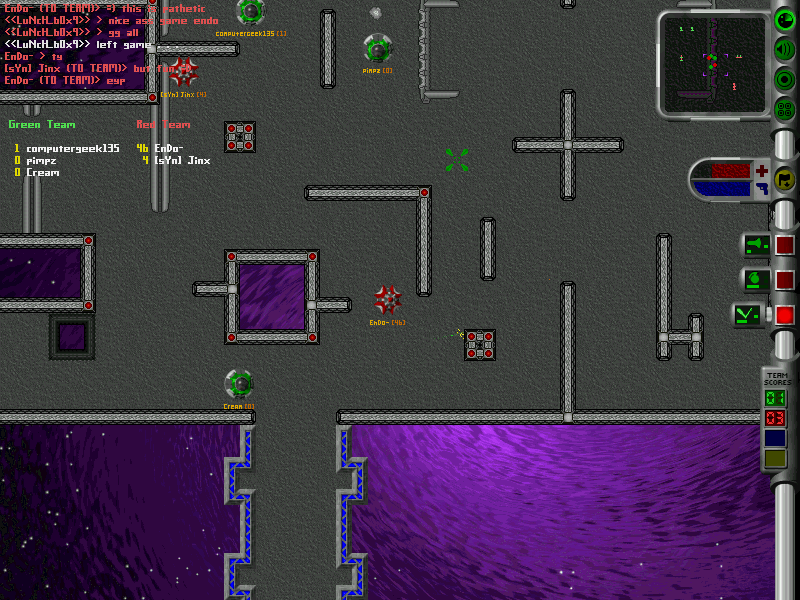Select EnDo- in the Red Team list
Image resolution: width=800 pixels, height=600 pixels.
[x=169, y=148]
